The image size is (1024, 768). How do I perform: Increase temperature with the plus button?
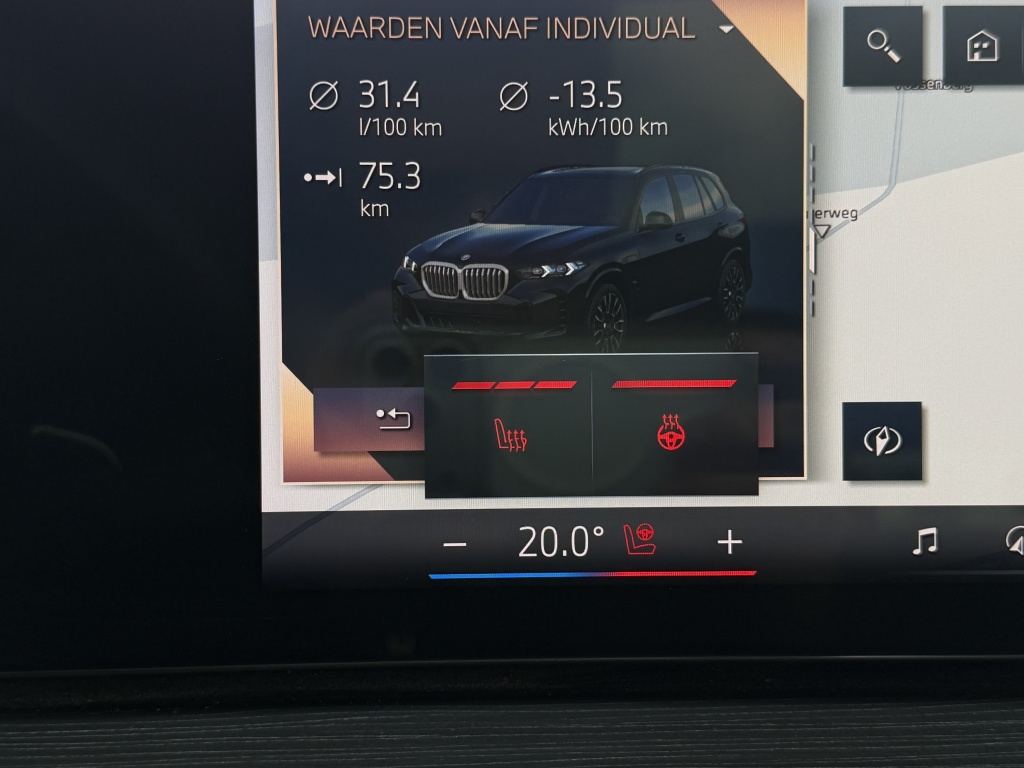(x=730, y=543)
